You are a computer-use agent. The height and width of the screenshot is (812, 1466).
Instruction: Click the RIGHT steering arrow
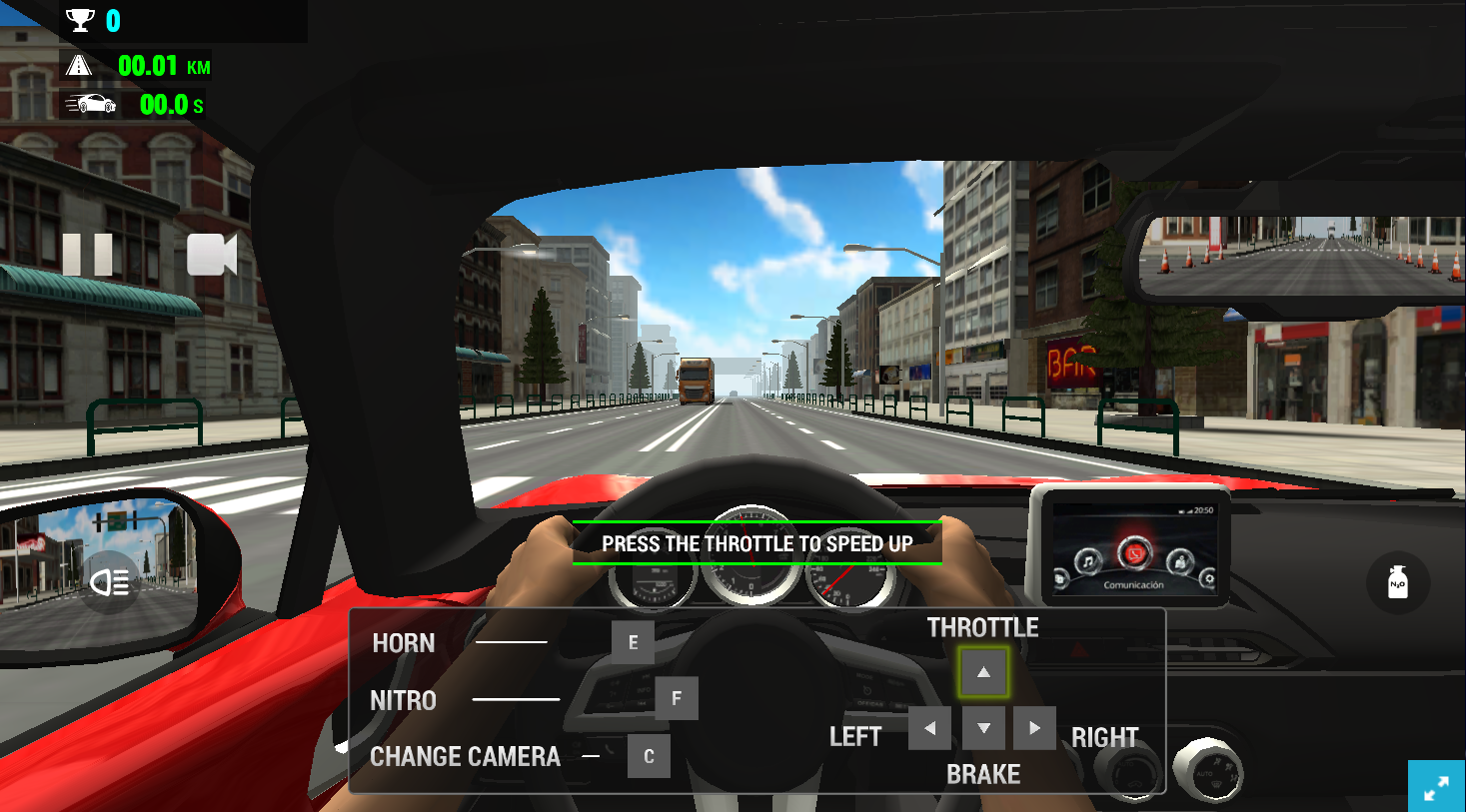coord(1034,728)
